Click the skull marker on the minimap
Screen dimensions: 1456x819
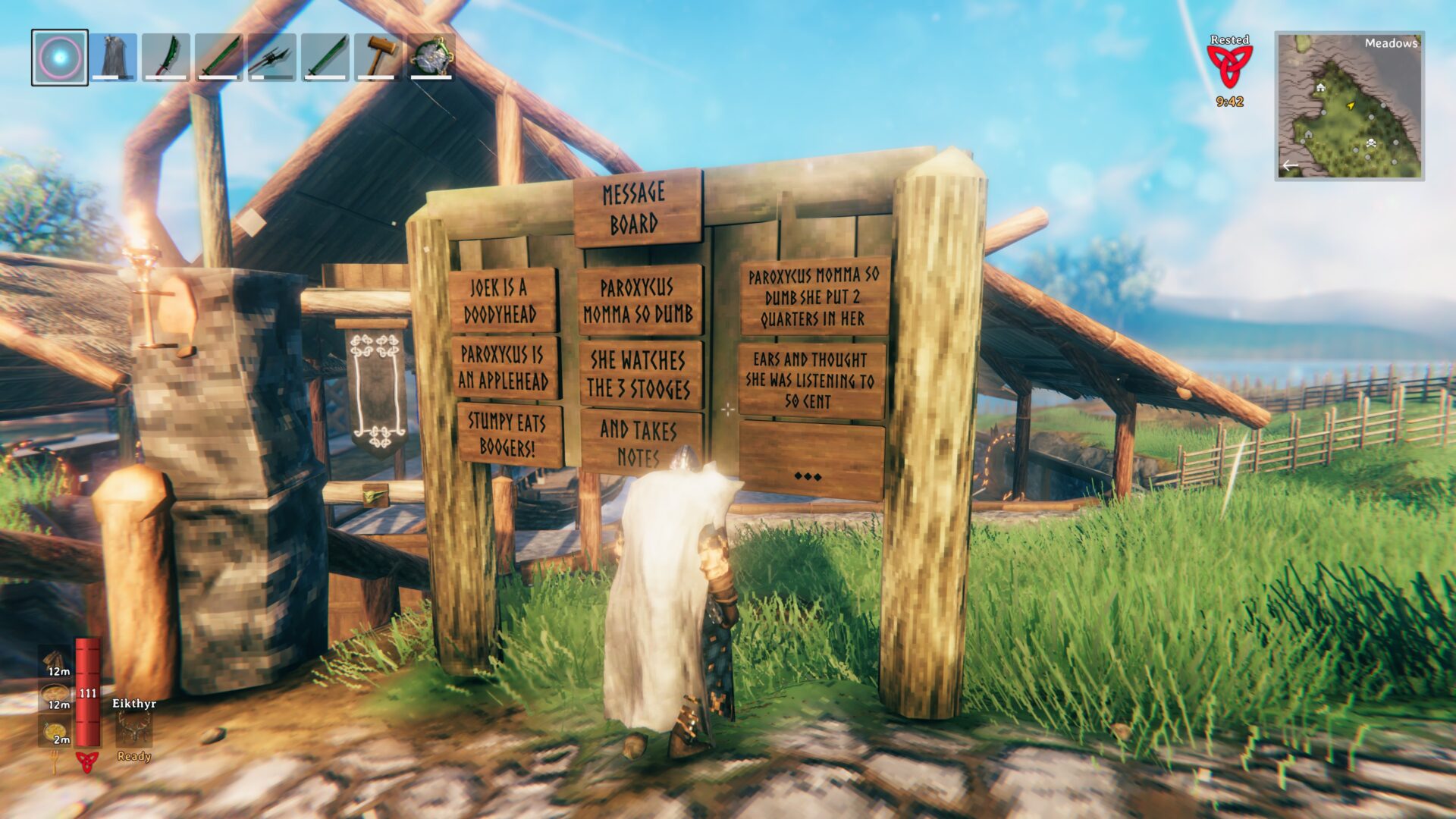pos(1371,143)
